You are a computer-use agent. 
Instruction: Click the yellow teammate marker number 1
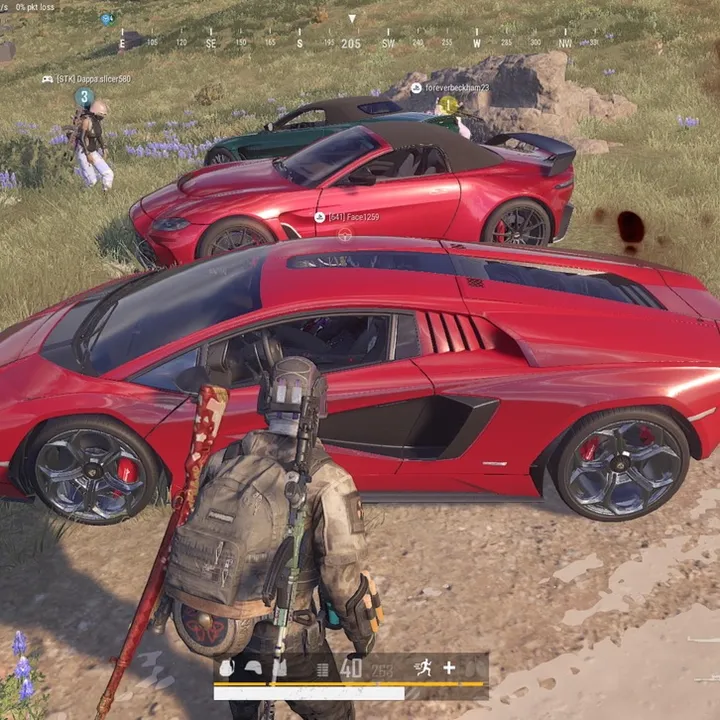point(448,104)
